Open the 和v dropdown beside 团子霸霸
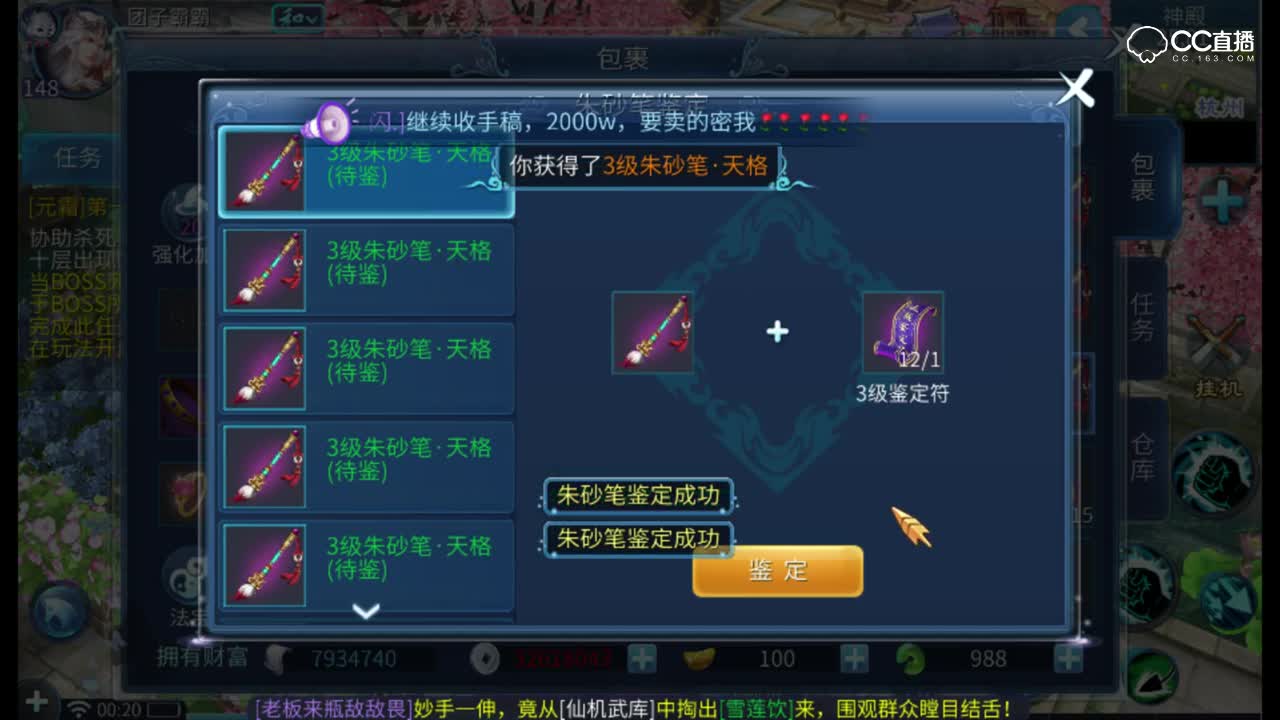 click(296, 17)
